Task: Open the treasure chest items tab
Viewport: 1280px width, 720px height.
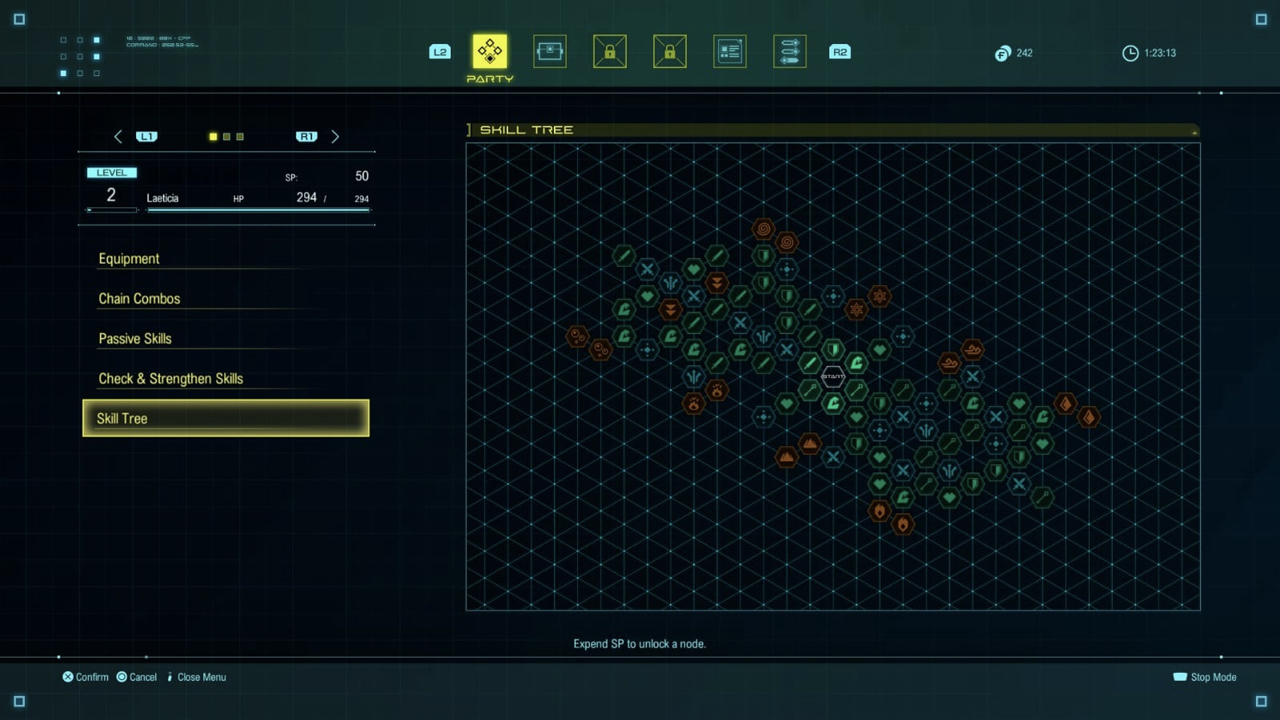Action: [x=550, y=52]
